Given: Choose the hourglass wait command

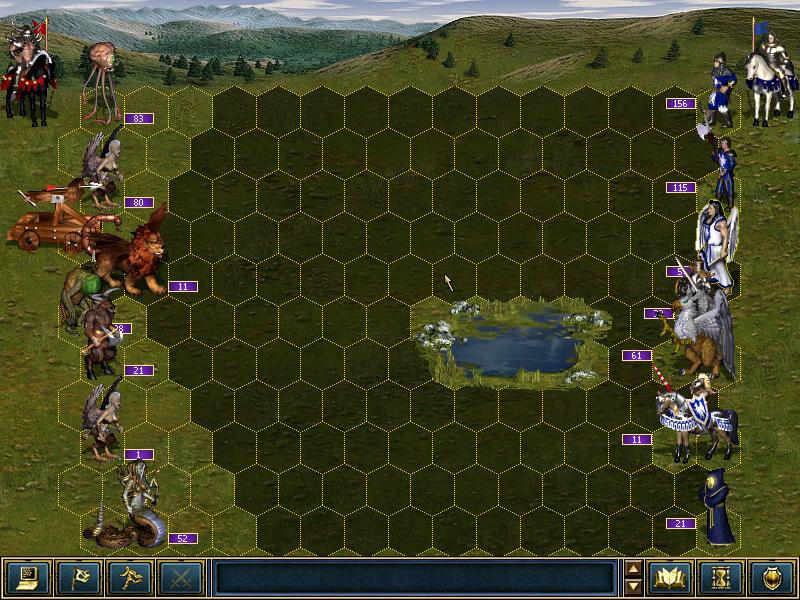Looking at the screenshot, I should pyautogui.click(x=721, y=577).
